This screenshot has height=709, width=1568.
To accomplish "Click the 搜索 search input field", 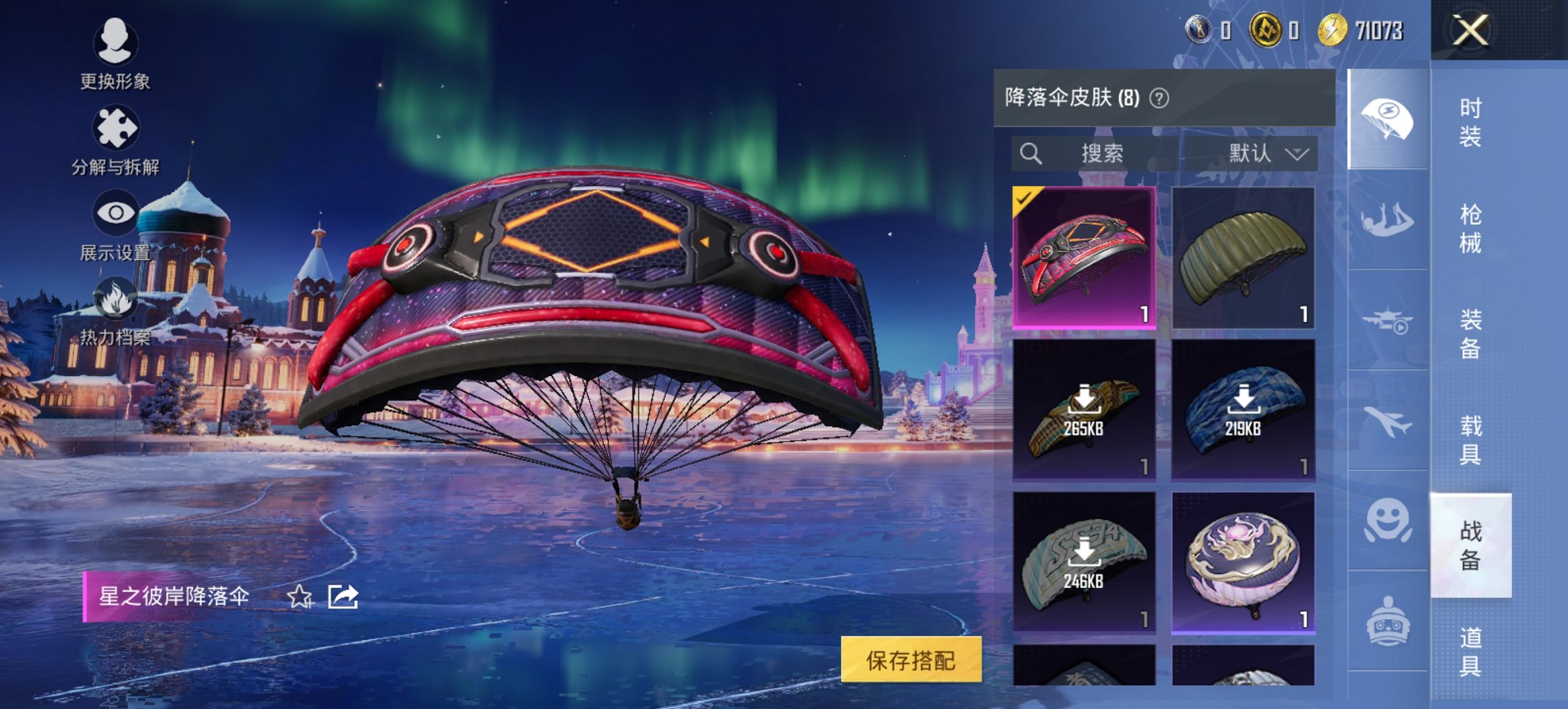I will point(1107,153).
